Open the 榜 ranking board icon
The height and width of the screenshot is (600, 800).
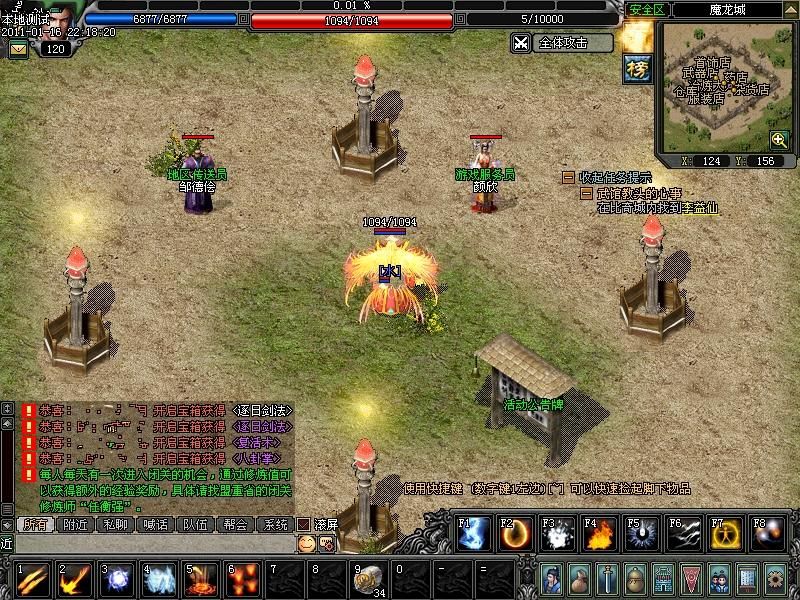click(x=637, y=68)
